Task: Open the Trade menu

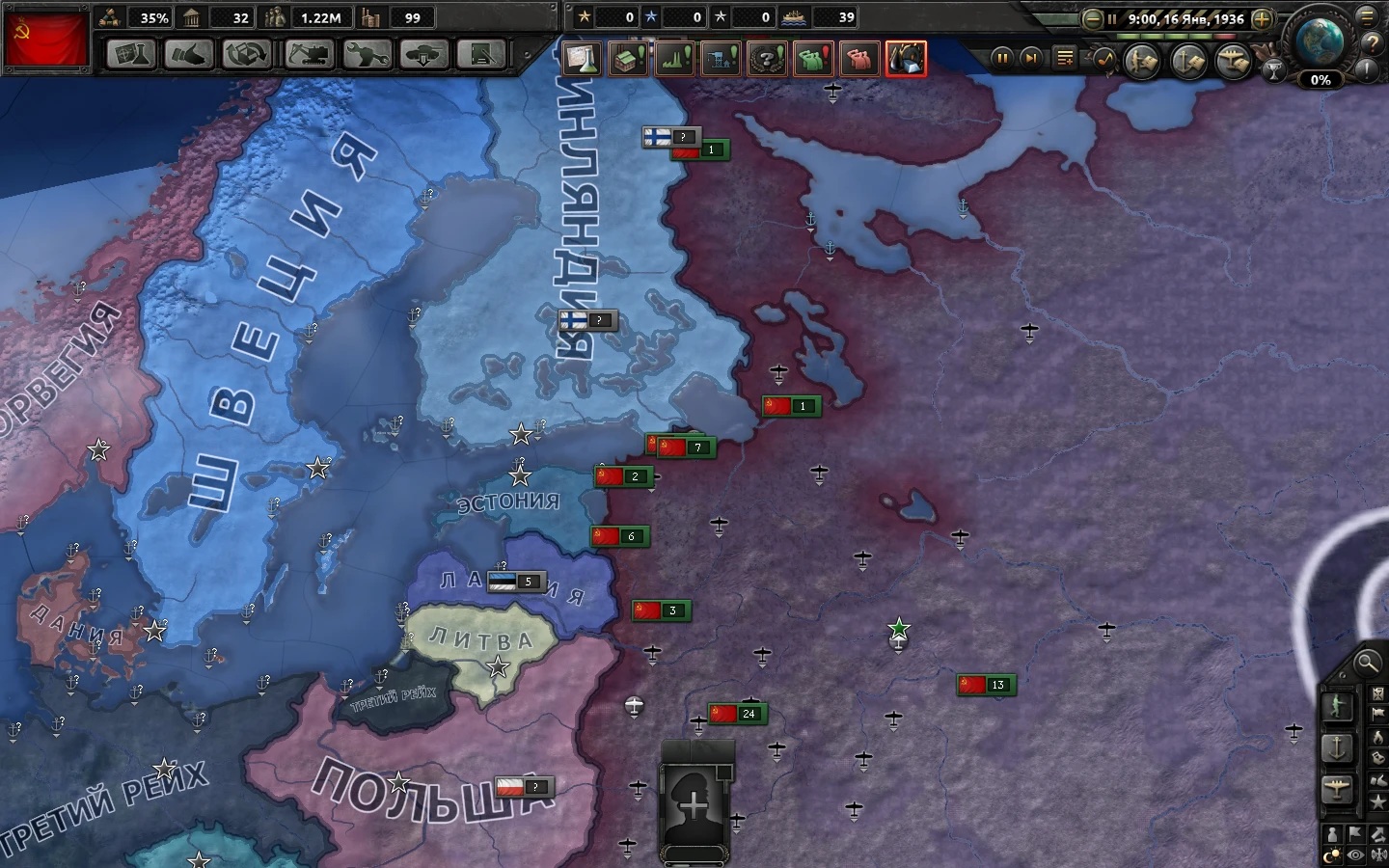Action: pyautogui.click(x=247, y=55)
